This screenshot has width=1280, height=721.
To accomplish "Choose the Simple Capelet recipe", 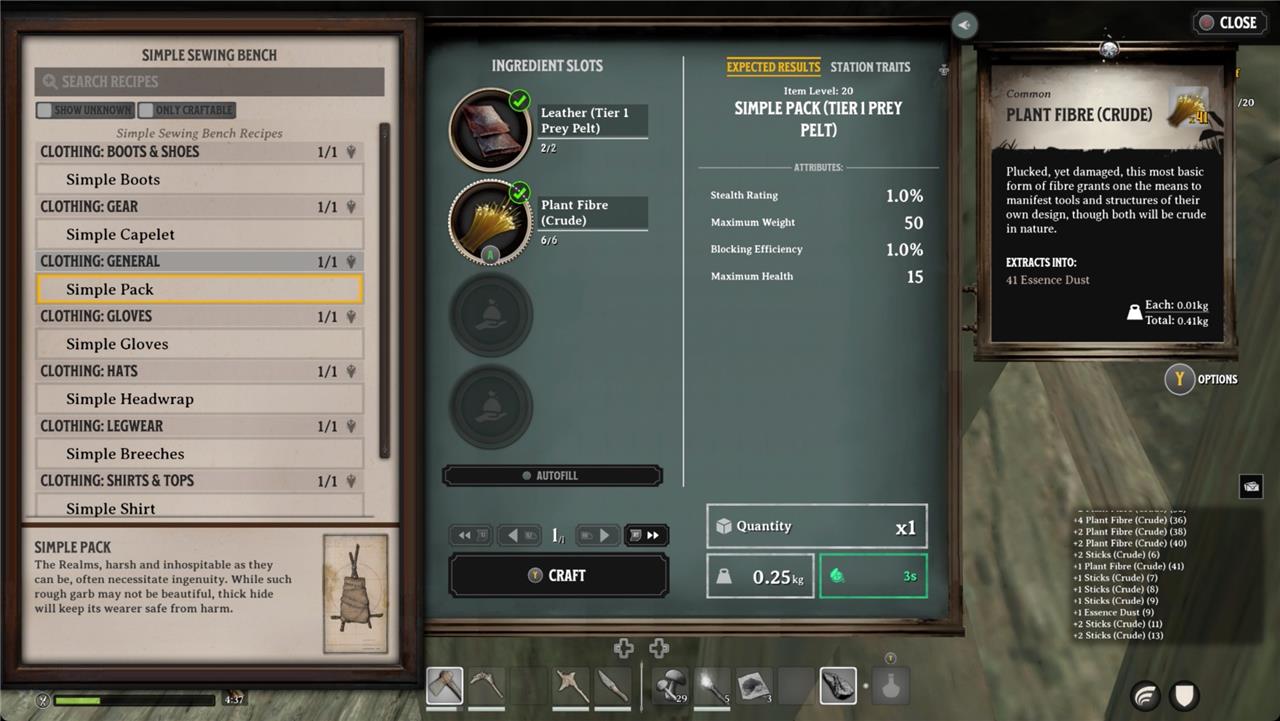I will [199, 235].
